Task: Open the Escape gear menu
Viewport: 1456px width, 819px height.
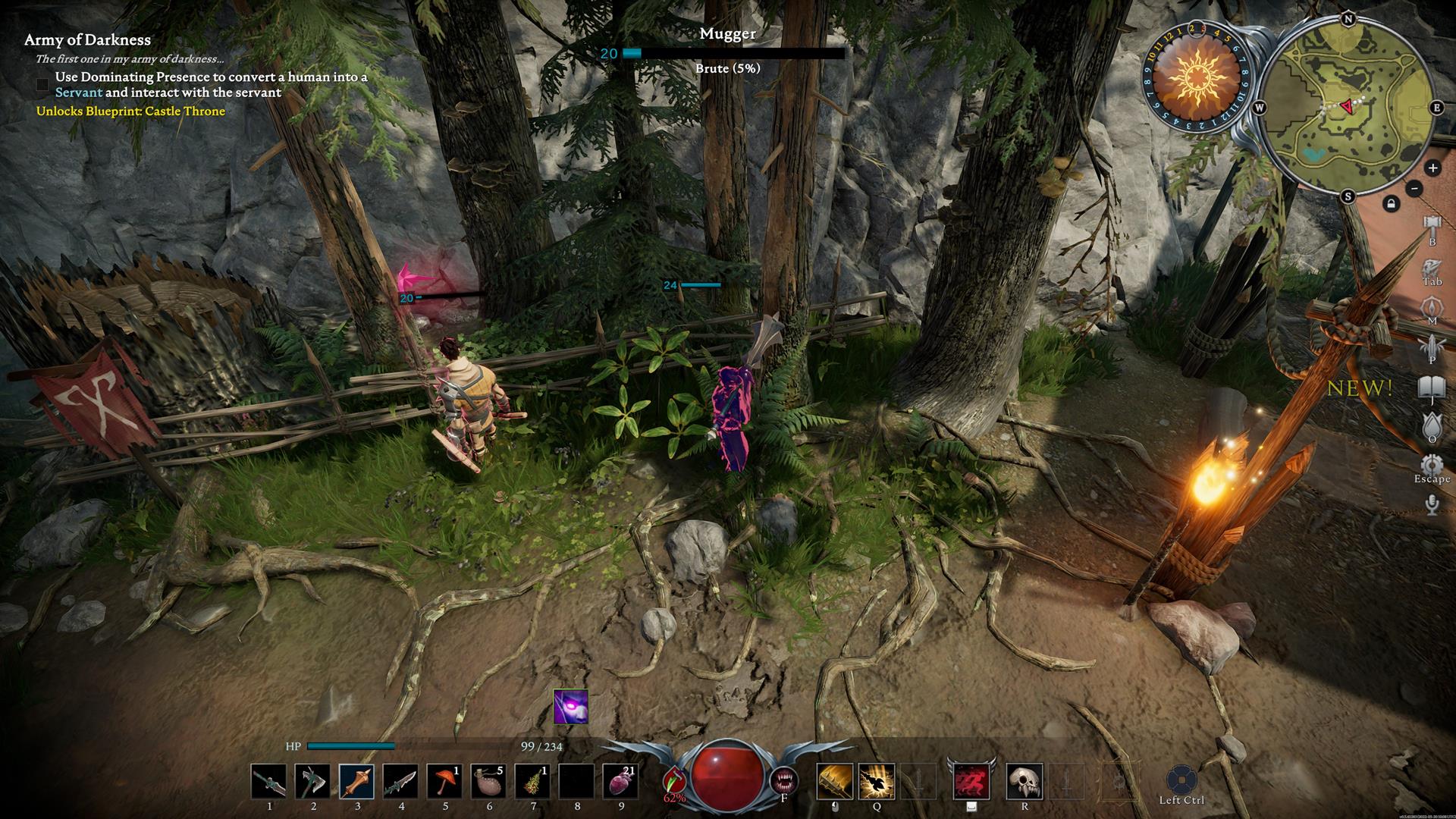Action: 1432,464
